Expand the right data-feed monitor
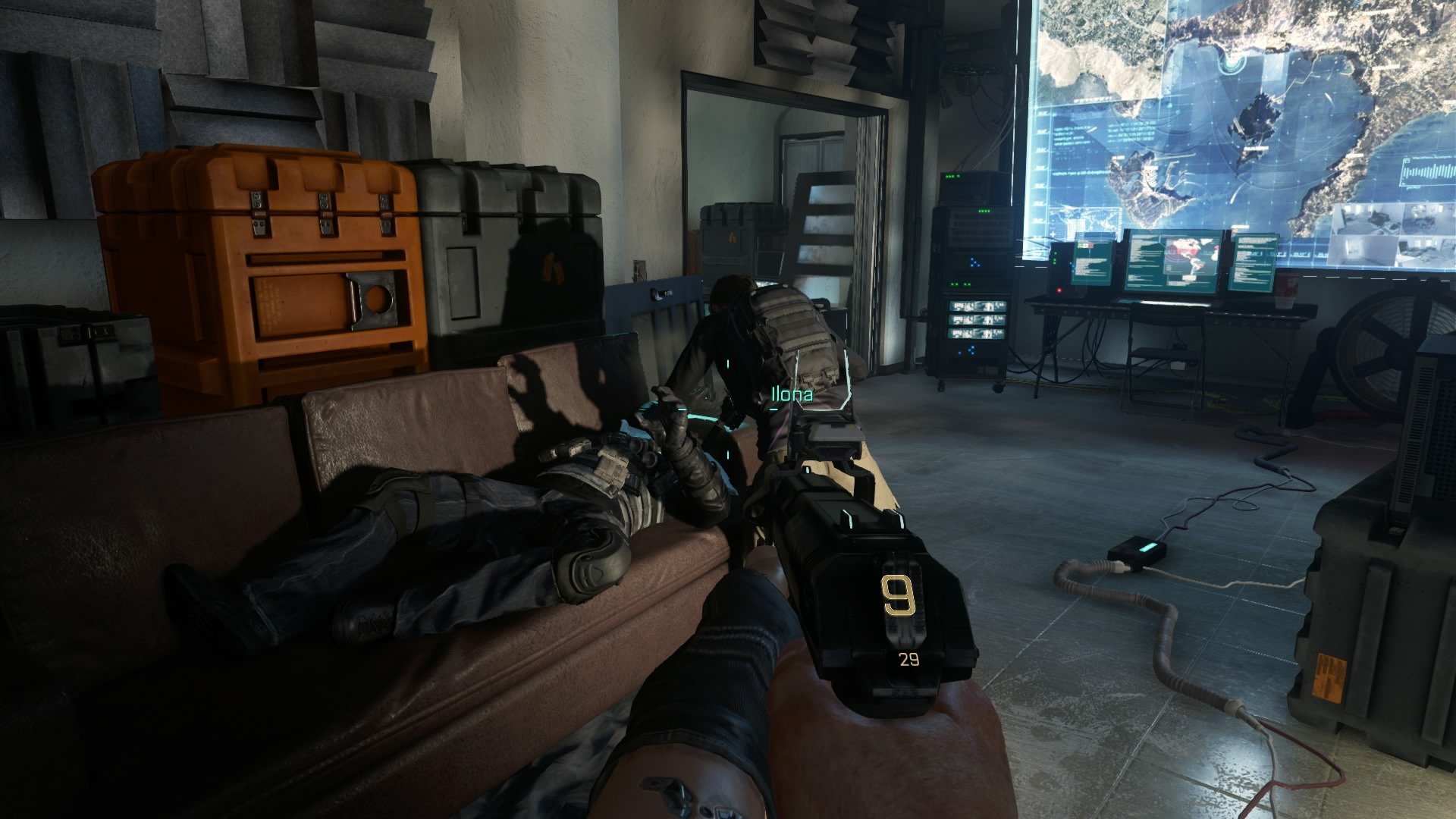Viewport: 1456px width, 819px height. click(x=1254, y=262)
